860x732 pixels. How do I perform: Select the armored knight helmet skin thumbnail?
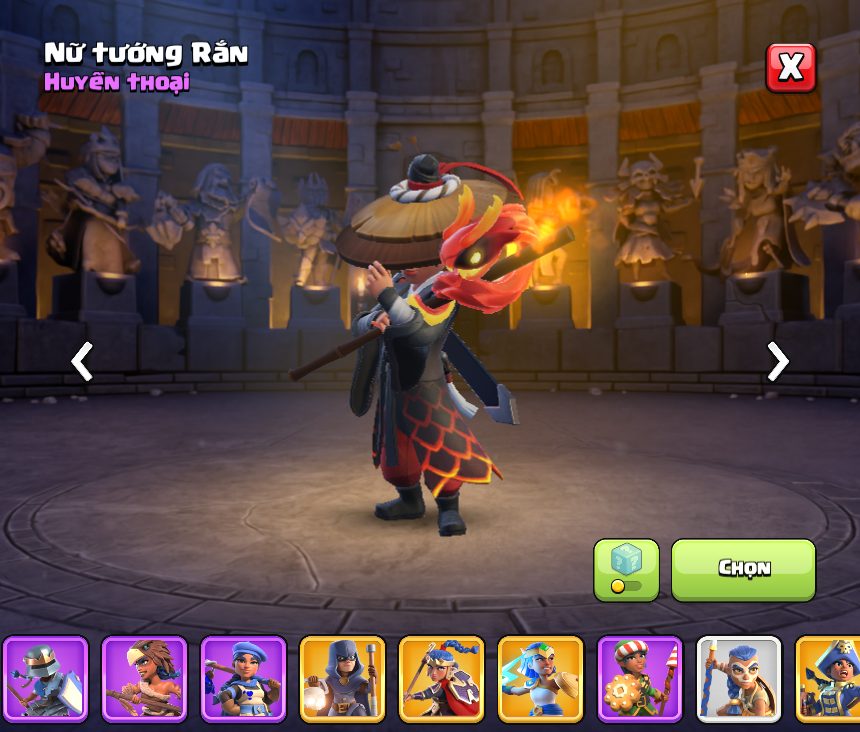coord(45,679)
